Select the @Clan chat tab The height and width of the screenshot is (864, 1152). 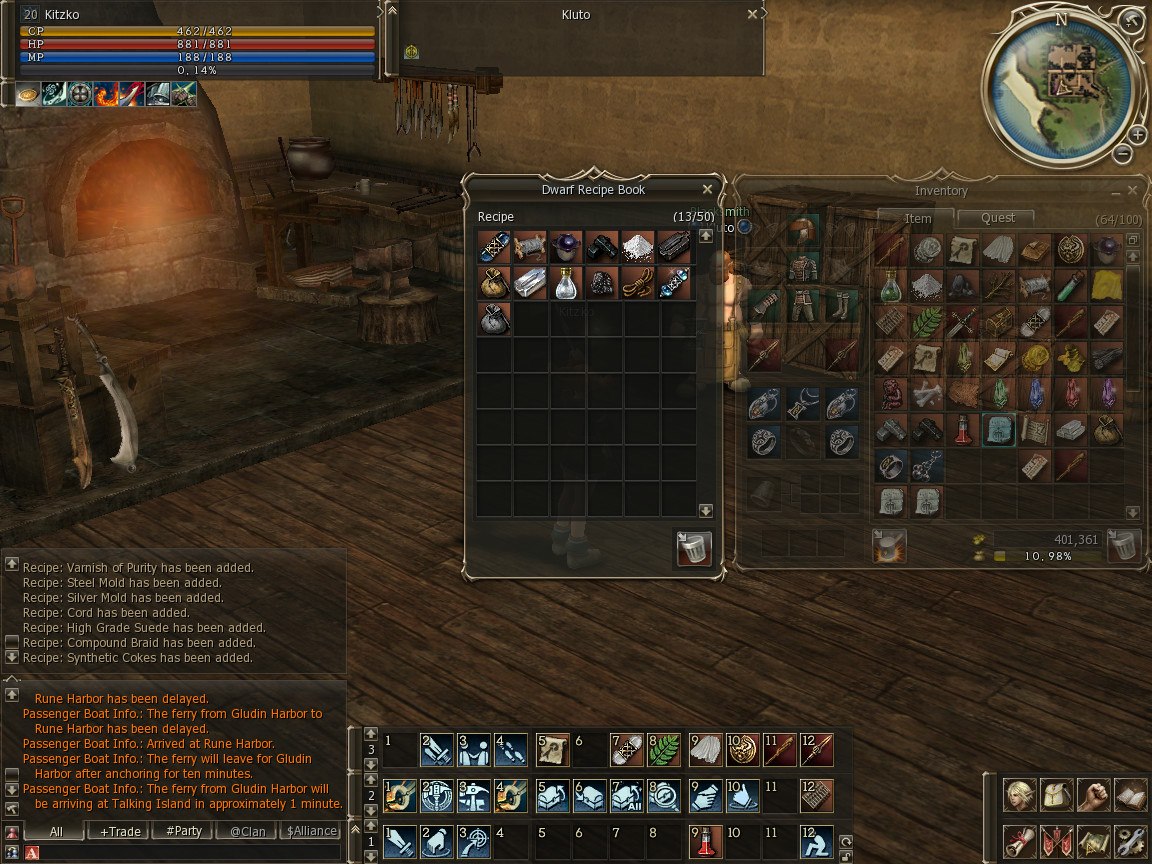pyautogui.click(x=248, y=831)
